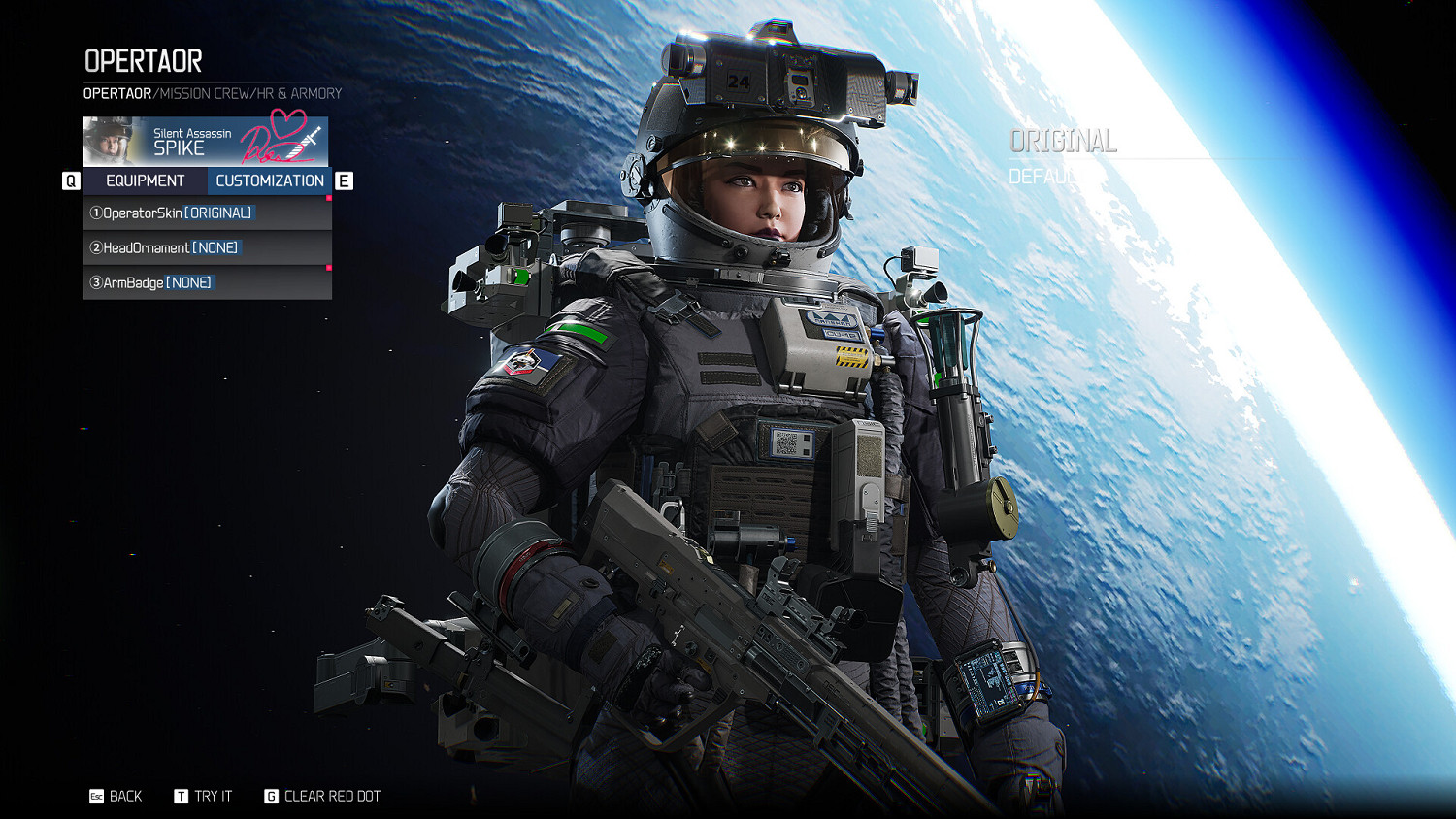The width and height of the screenshot is (1456, 819).
Task: Click Try It at the bottom bar
Action: pos(213,796)
